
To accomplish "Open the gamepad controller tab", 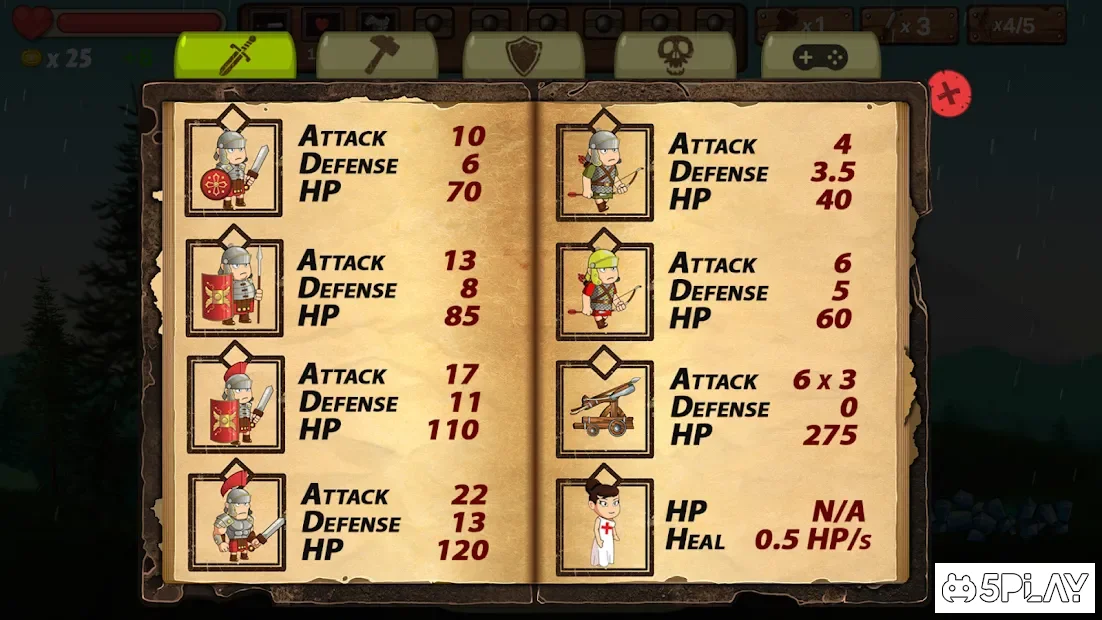I will tap(820, 56).
